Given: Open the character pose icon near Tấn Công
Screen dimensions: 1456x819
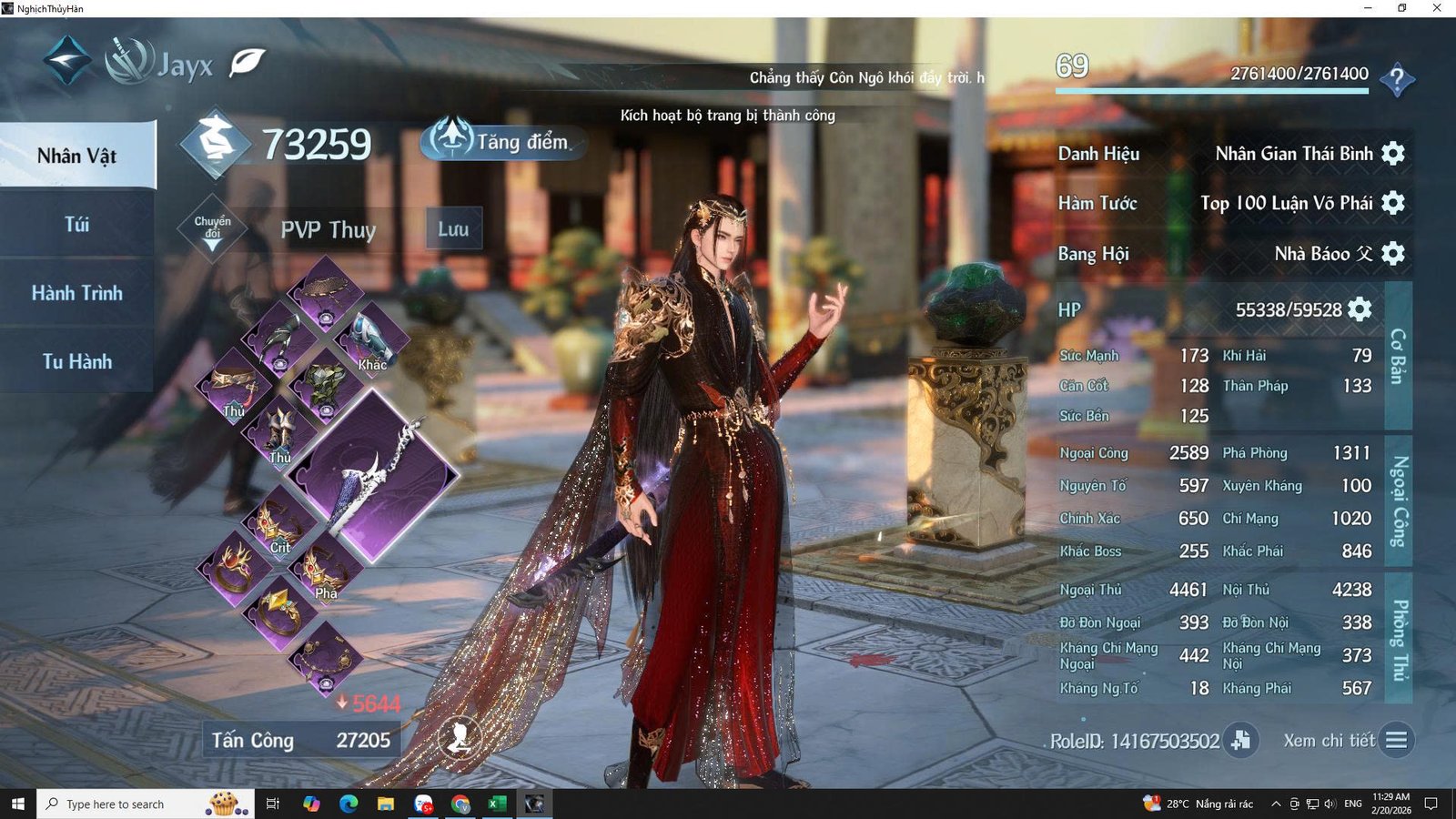Looking at the screenshot, I should (x=460, y=739).
